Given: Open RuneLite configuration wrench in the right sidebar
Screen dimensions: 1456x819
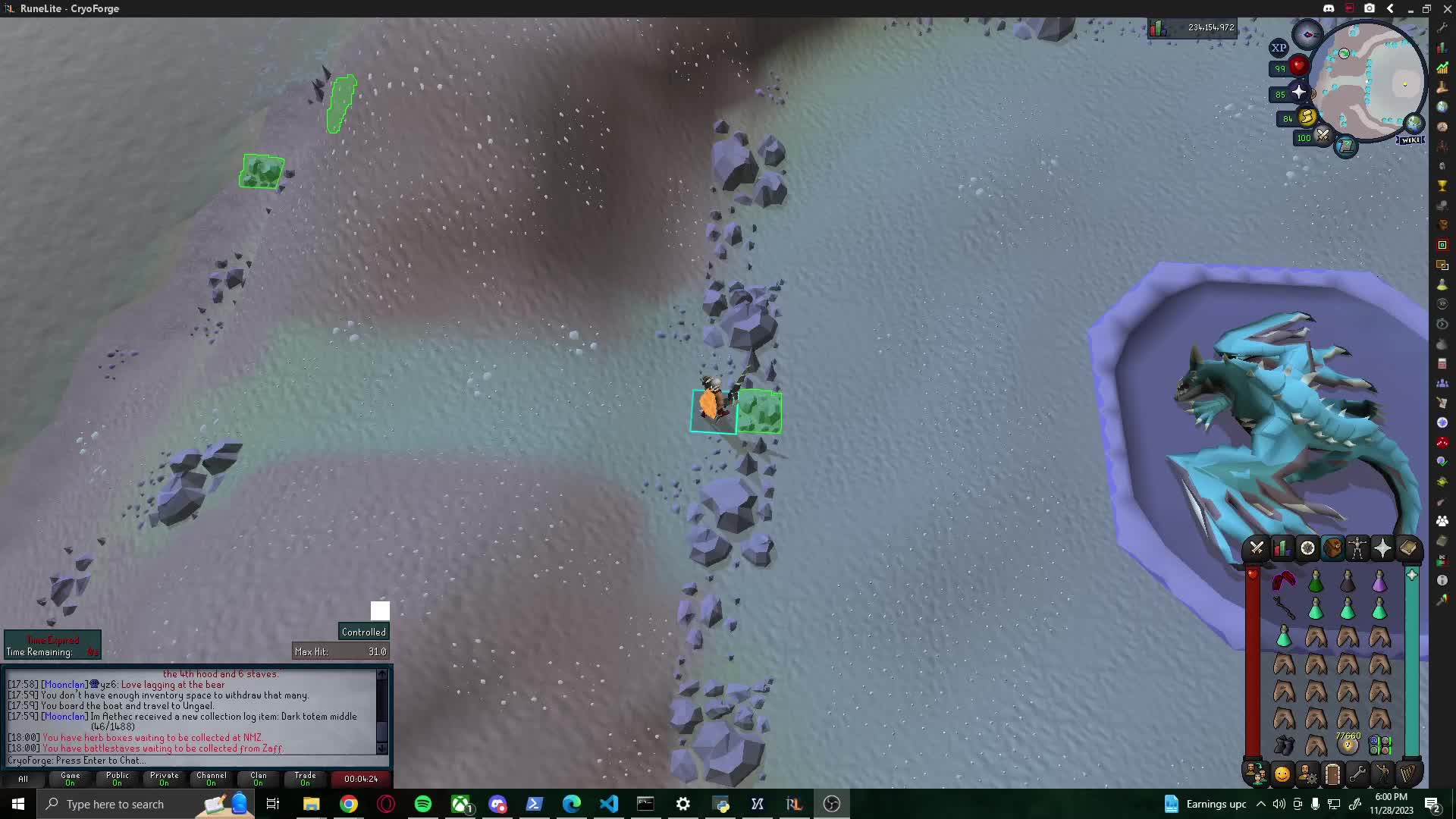Looking at the screenshot, I should [1443, 27].
